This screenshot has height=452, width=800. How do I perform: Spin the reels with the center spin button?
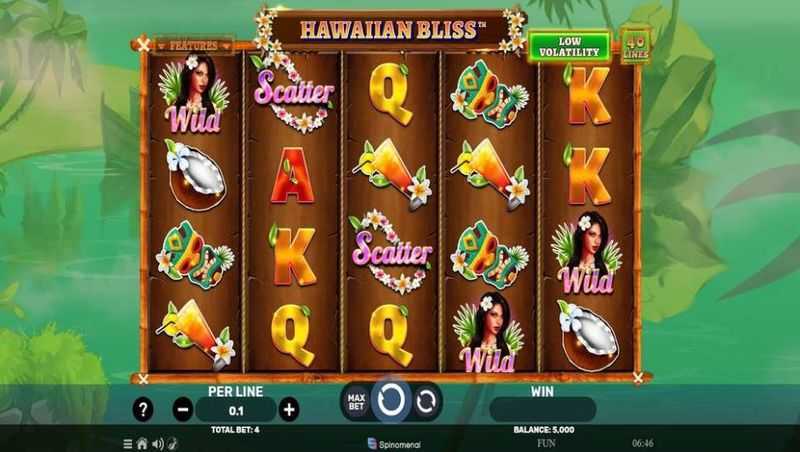pos(392,401)
